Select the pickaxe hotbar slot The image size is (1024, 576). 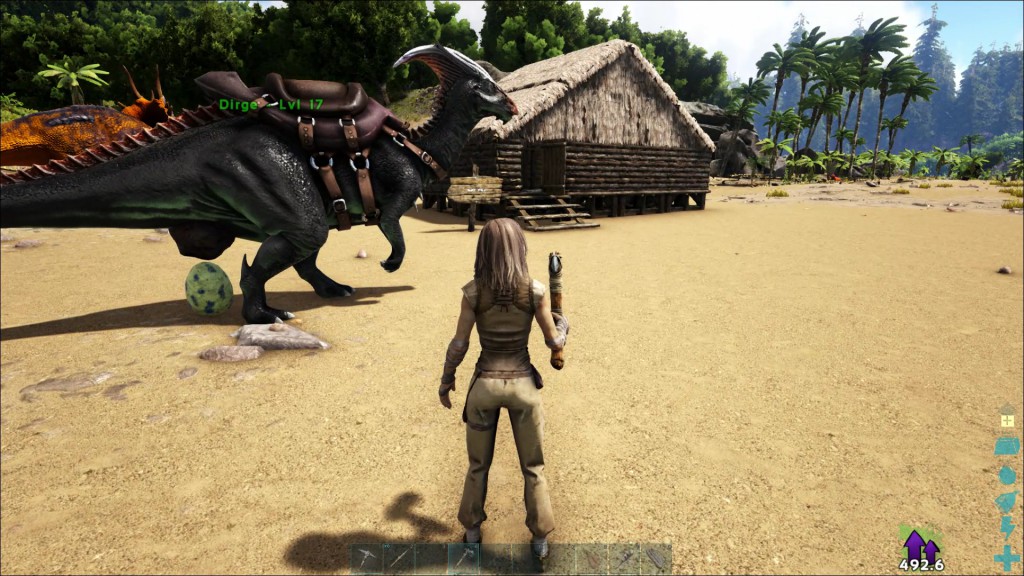(x=367, y=558)
